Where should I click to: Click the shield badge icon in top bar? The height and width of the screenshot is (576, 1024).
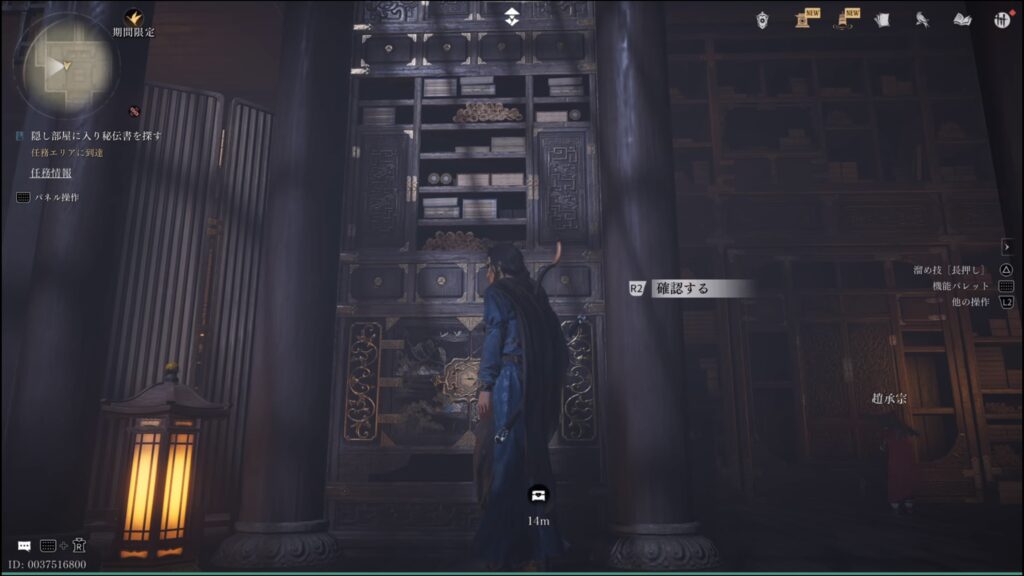(x=763, y=19)
